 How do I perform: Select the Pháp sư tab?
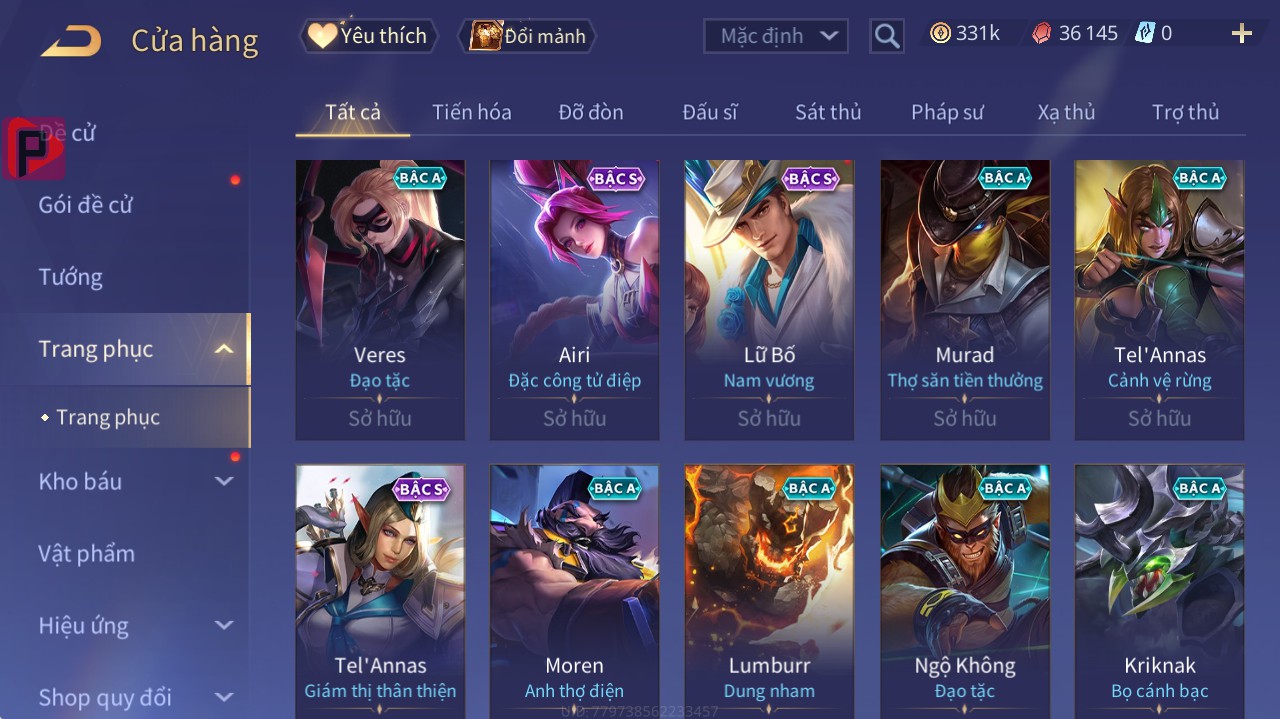[947, 112]
